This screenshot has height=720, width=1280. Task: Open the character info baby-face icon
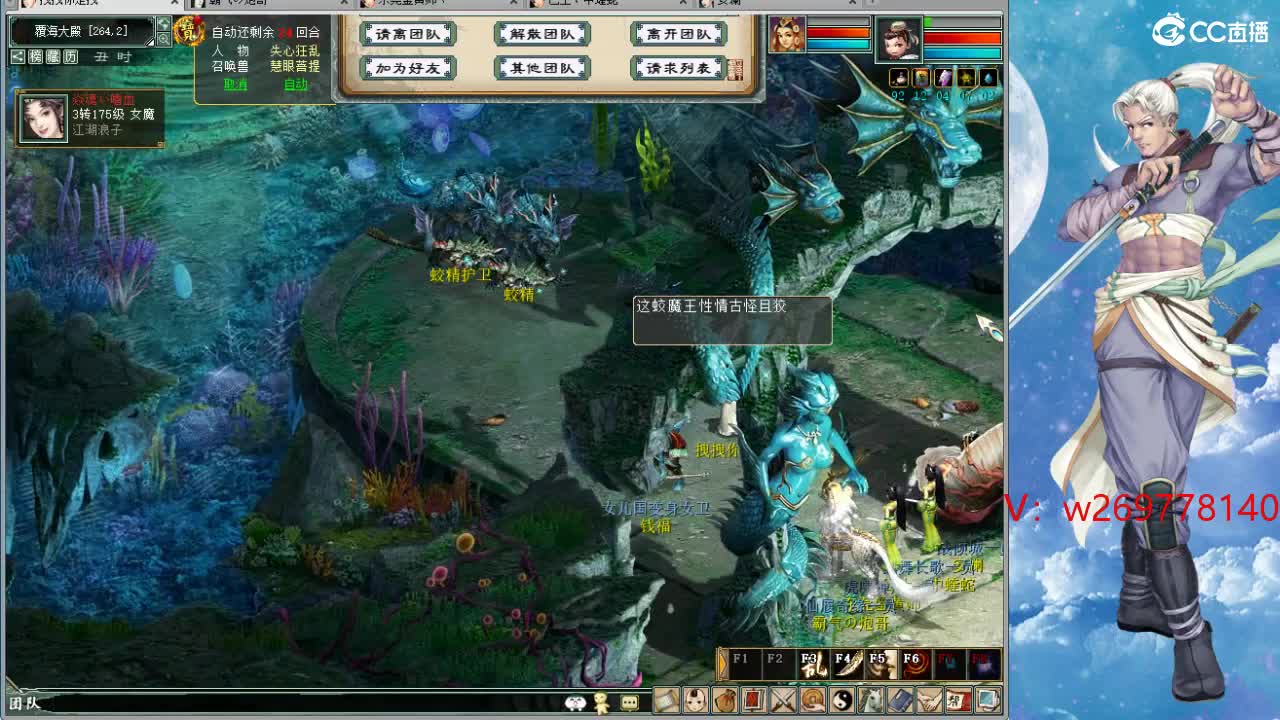click(693, 701)
